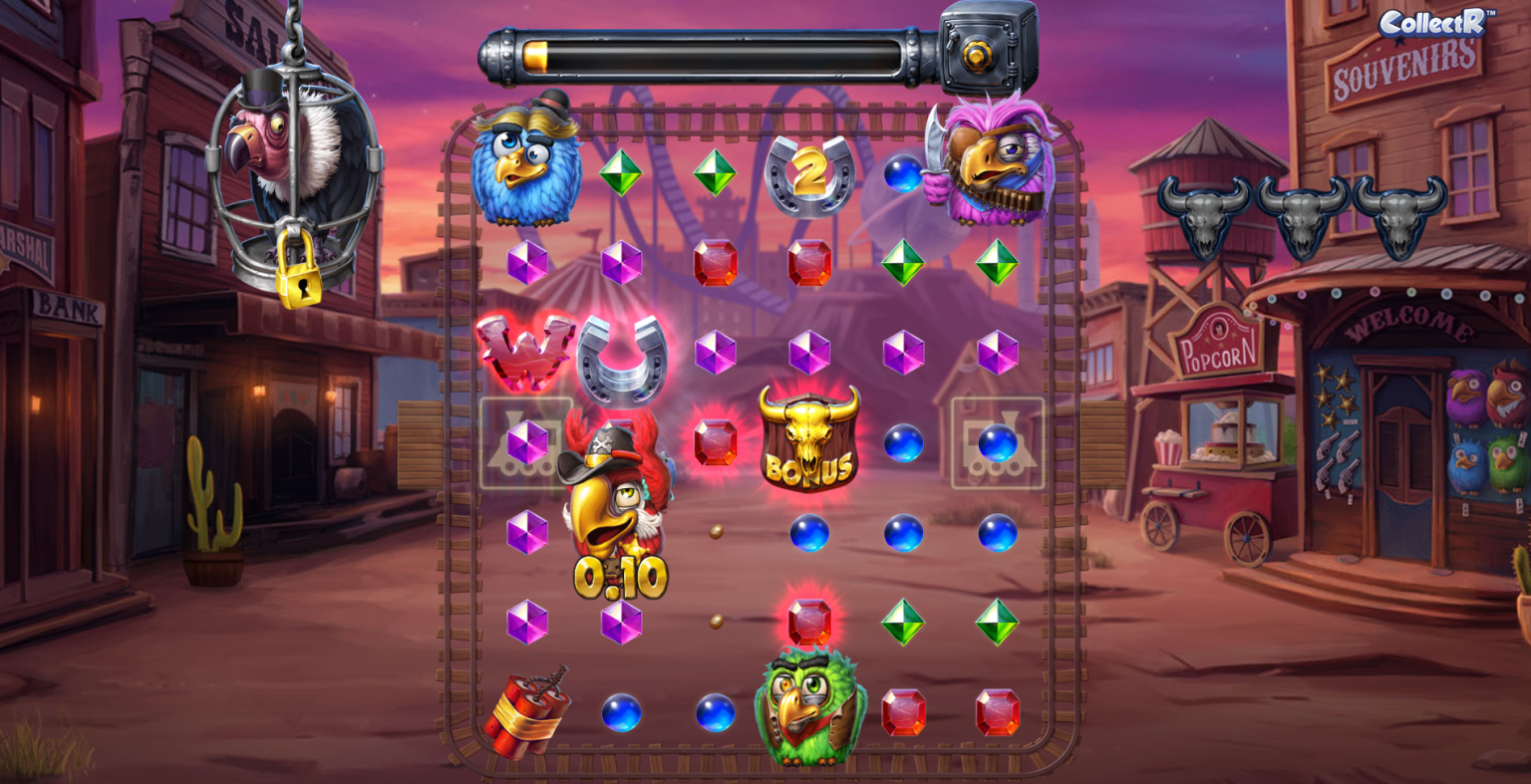The image size is (1531, 784).
Task: Select the golden bull skull BONUS tile
Action: click(809, 439)
